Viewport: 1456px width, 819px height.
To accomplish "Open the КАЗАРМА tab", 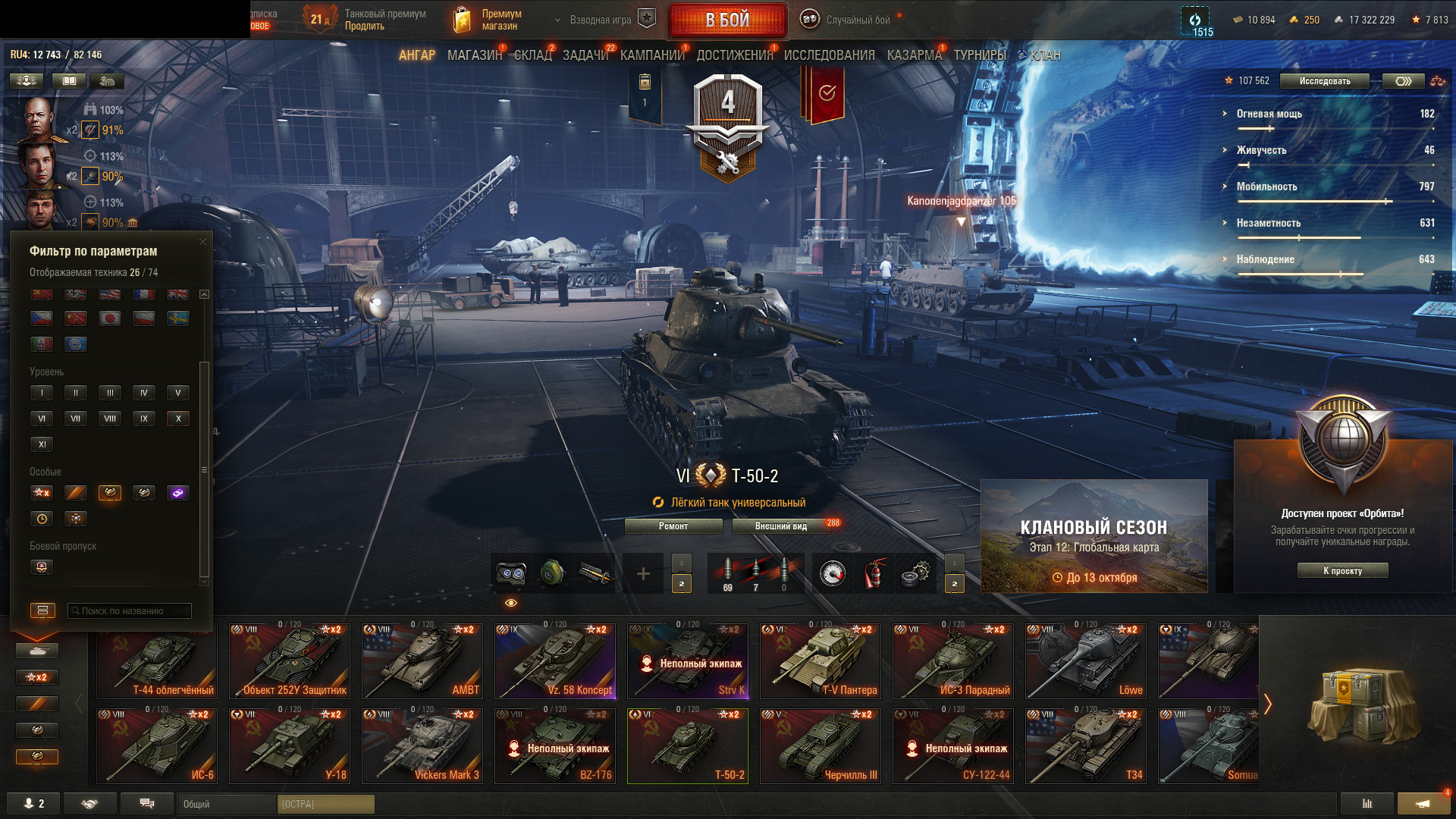I will [x=914, y=55].
